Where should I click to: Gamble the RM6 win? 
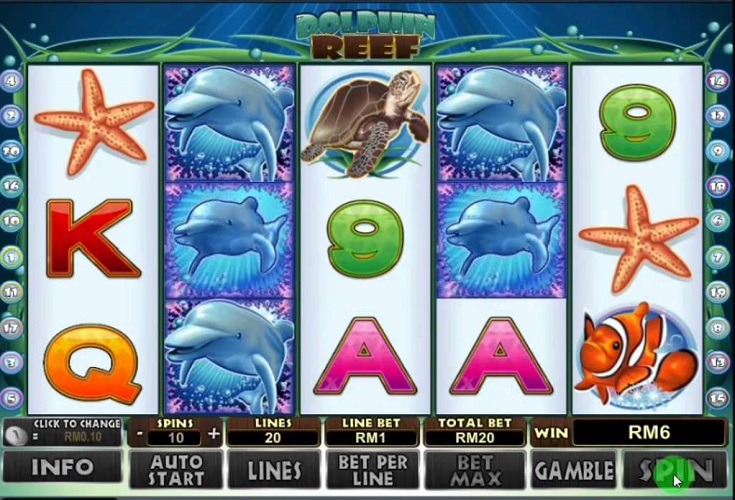[574, 469]
